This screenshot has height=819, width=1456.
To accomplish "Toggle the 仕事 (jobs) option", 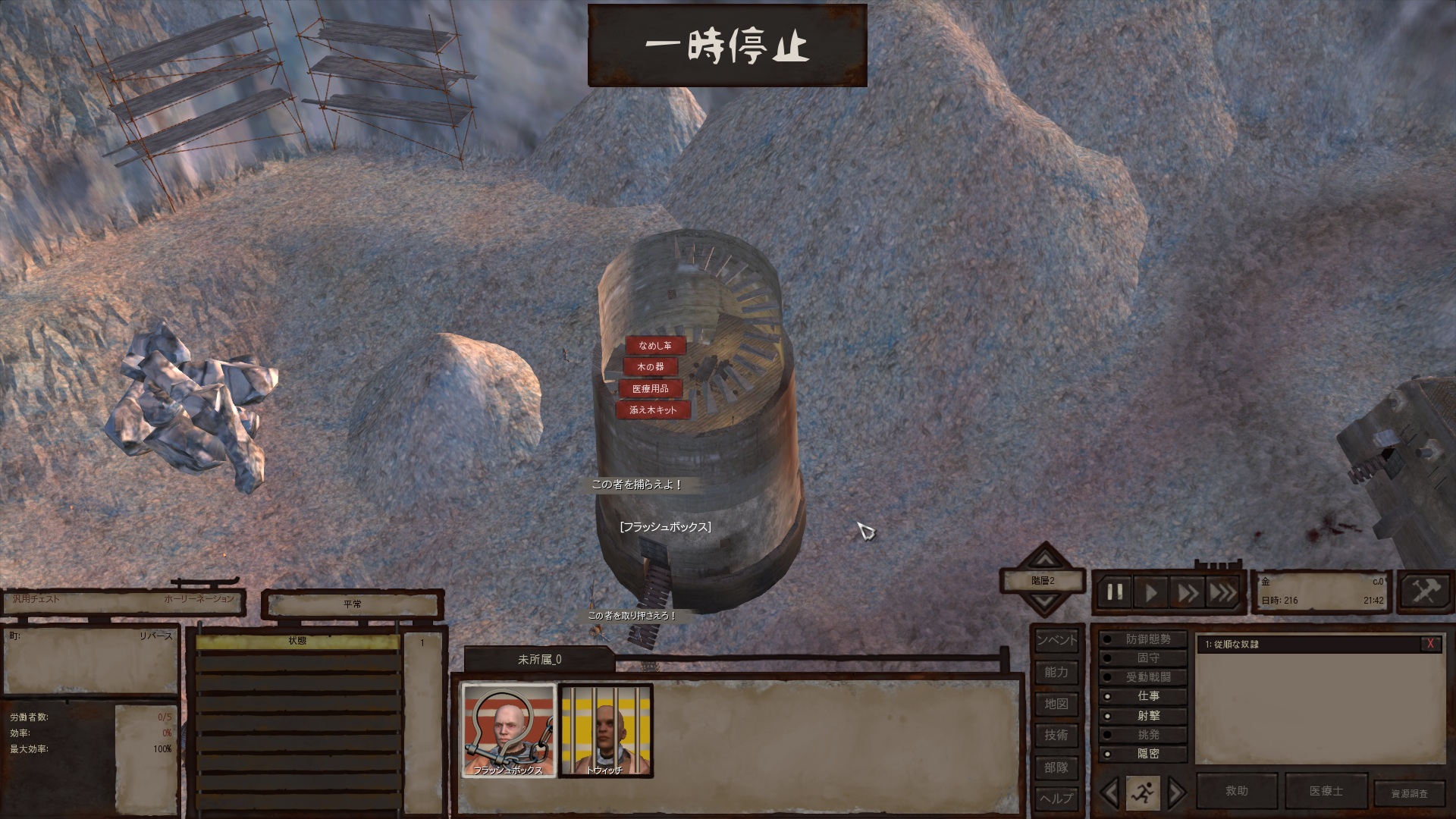I will coord(1148,696).
